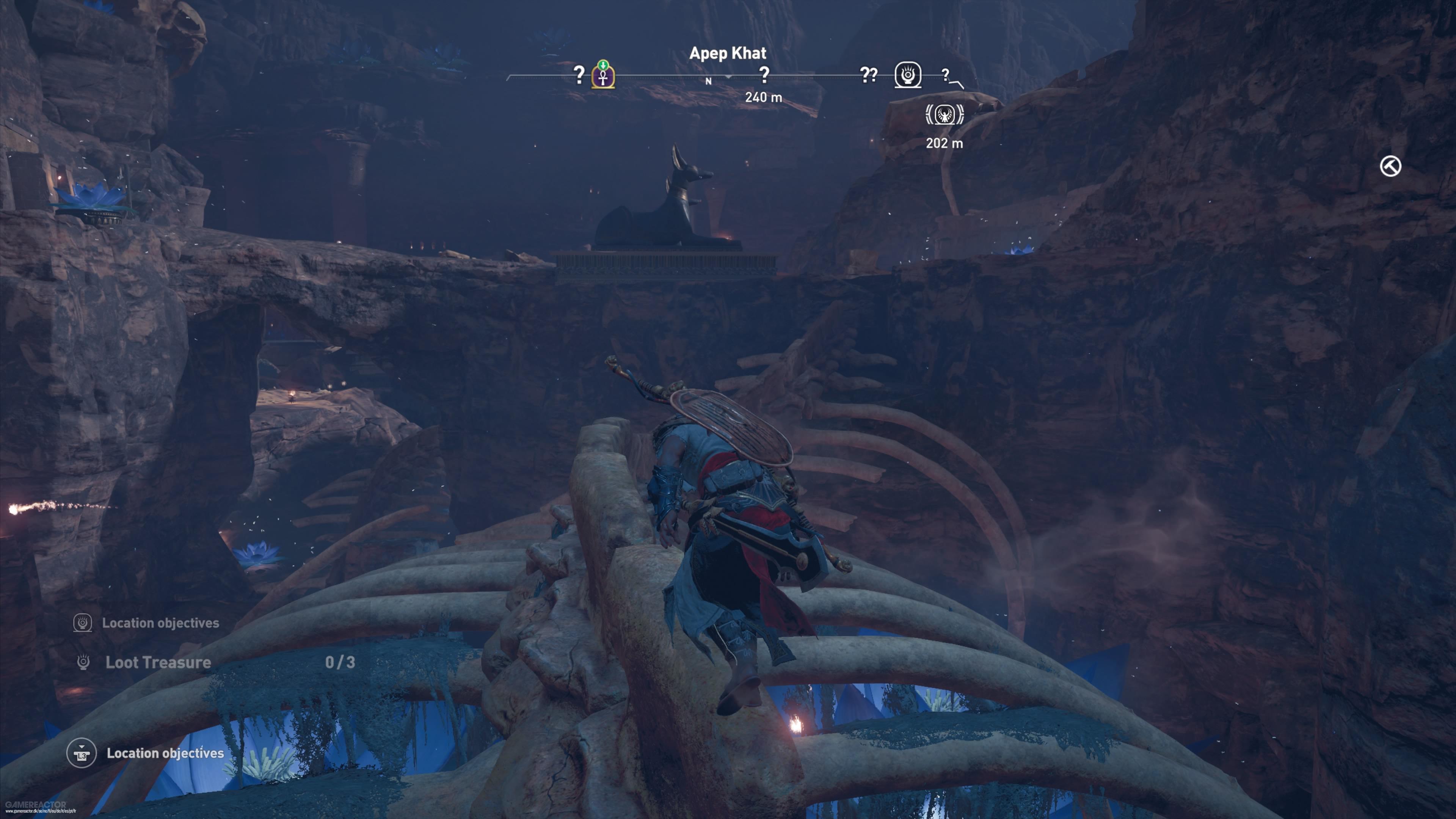Click the question mark left of the ankh marker

tap(579, 75)
